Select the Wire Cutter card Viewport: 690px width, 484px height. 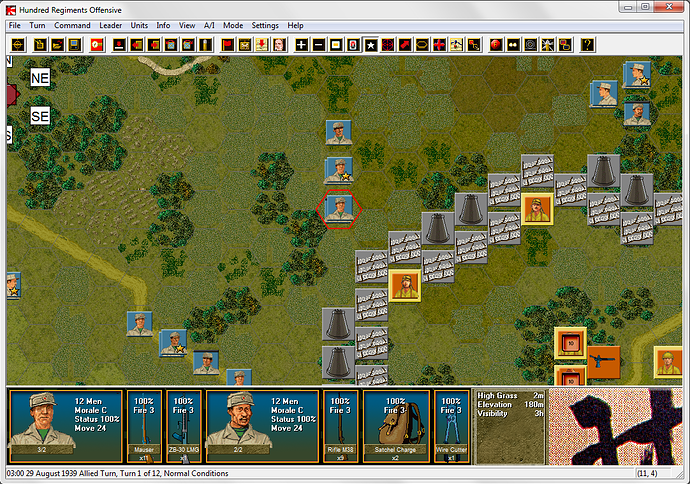[450, 427]
